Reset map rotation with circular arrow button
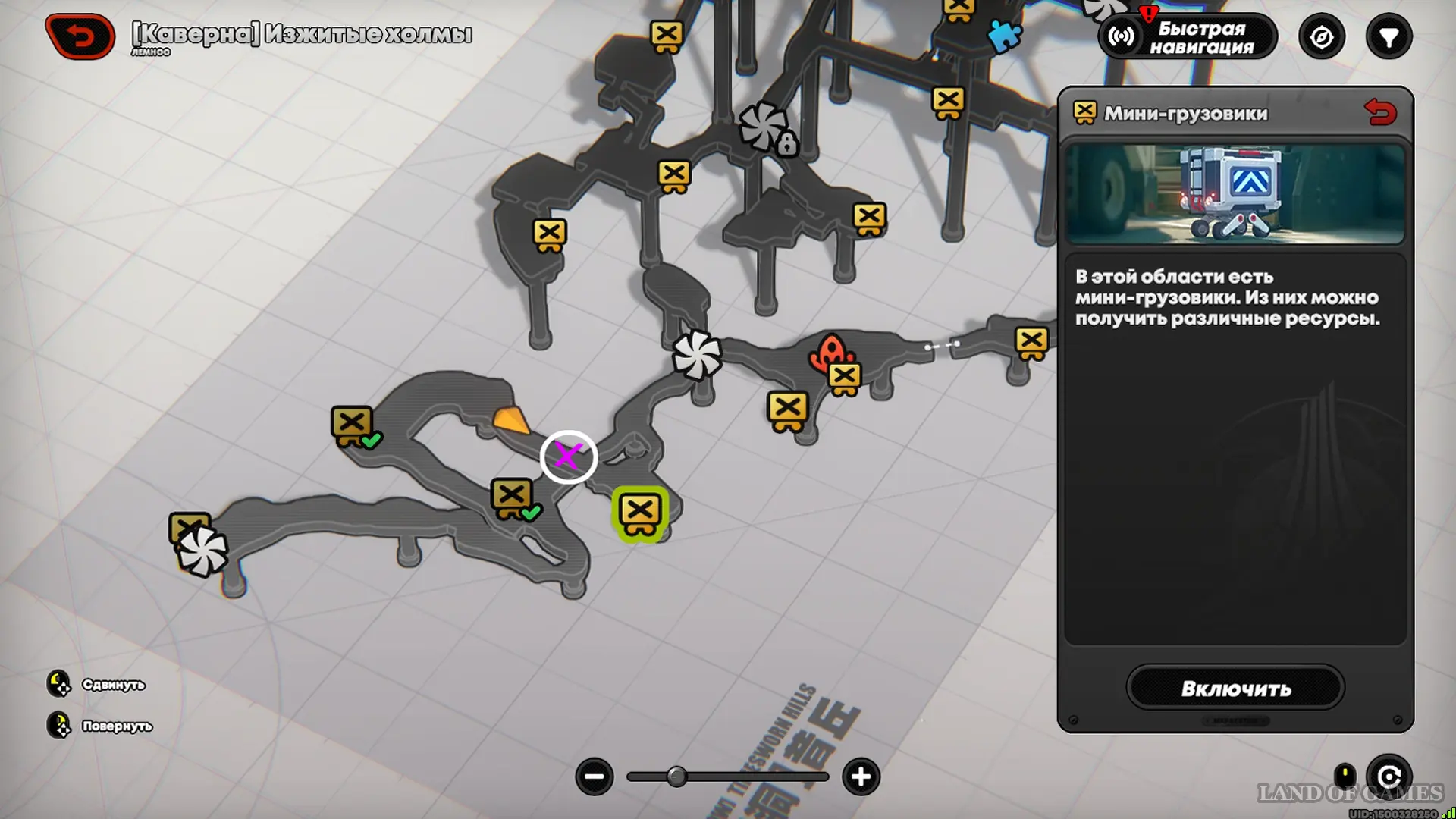The width and height of the screenshot is (1456, 819). [x=1389, y=777]
